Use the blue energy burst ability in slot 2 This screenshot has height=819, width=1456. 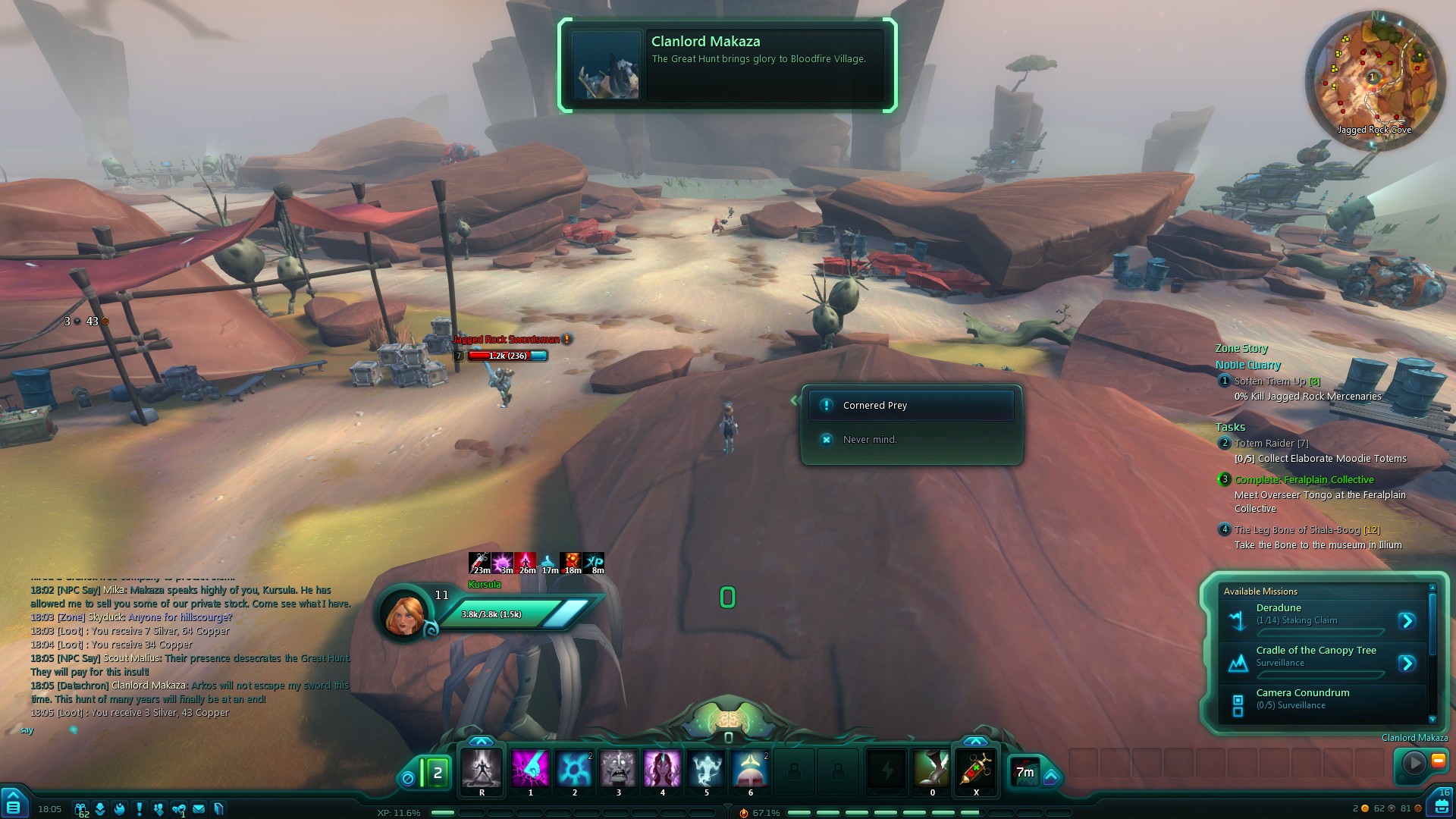[574, 769]
